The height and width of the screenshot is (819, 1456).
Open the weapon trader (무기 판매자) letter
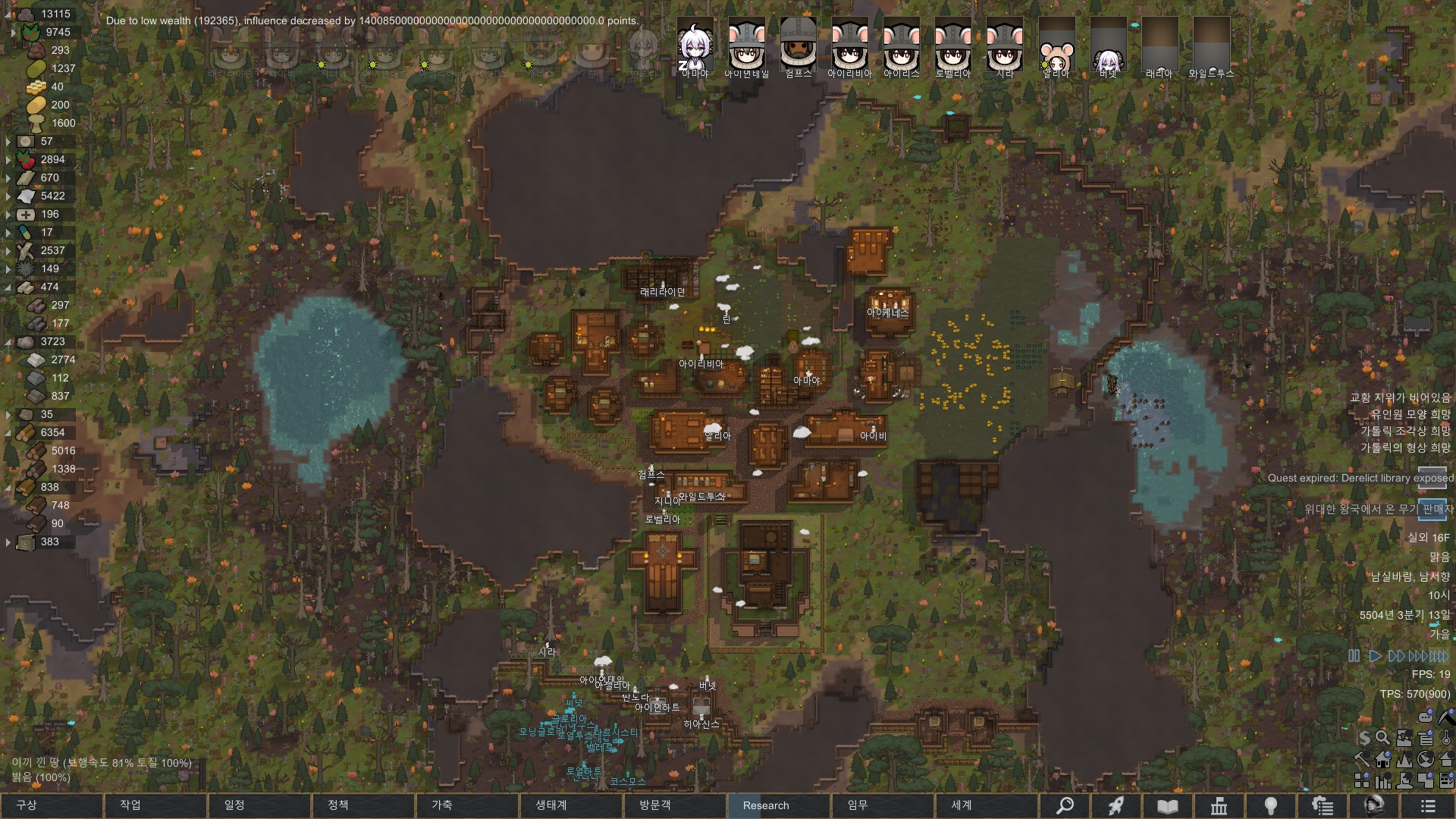tap(1432, 510)
